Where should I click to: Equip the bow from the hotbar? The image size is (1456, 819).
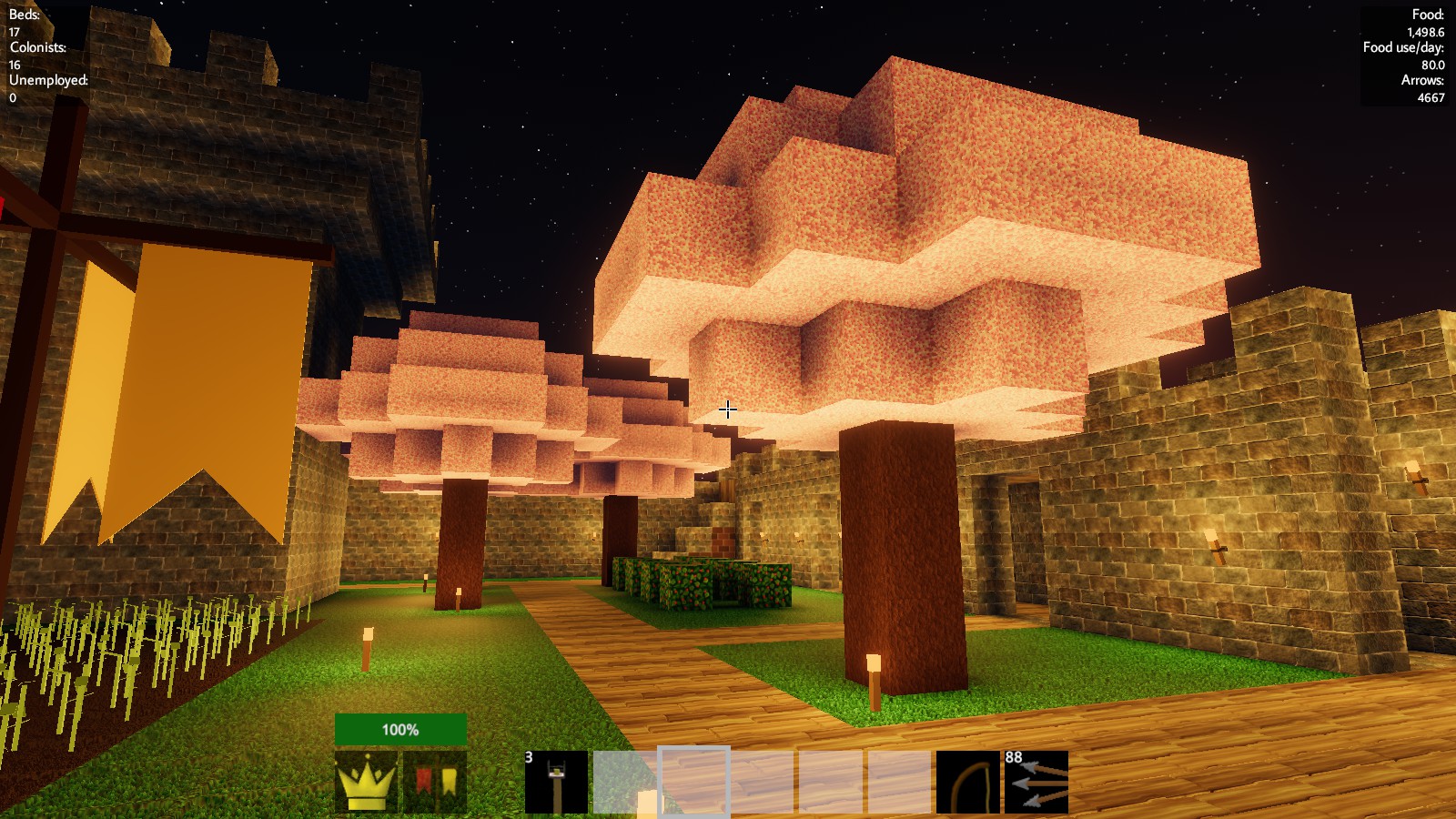pyautogui.click(x=968, y=782)
